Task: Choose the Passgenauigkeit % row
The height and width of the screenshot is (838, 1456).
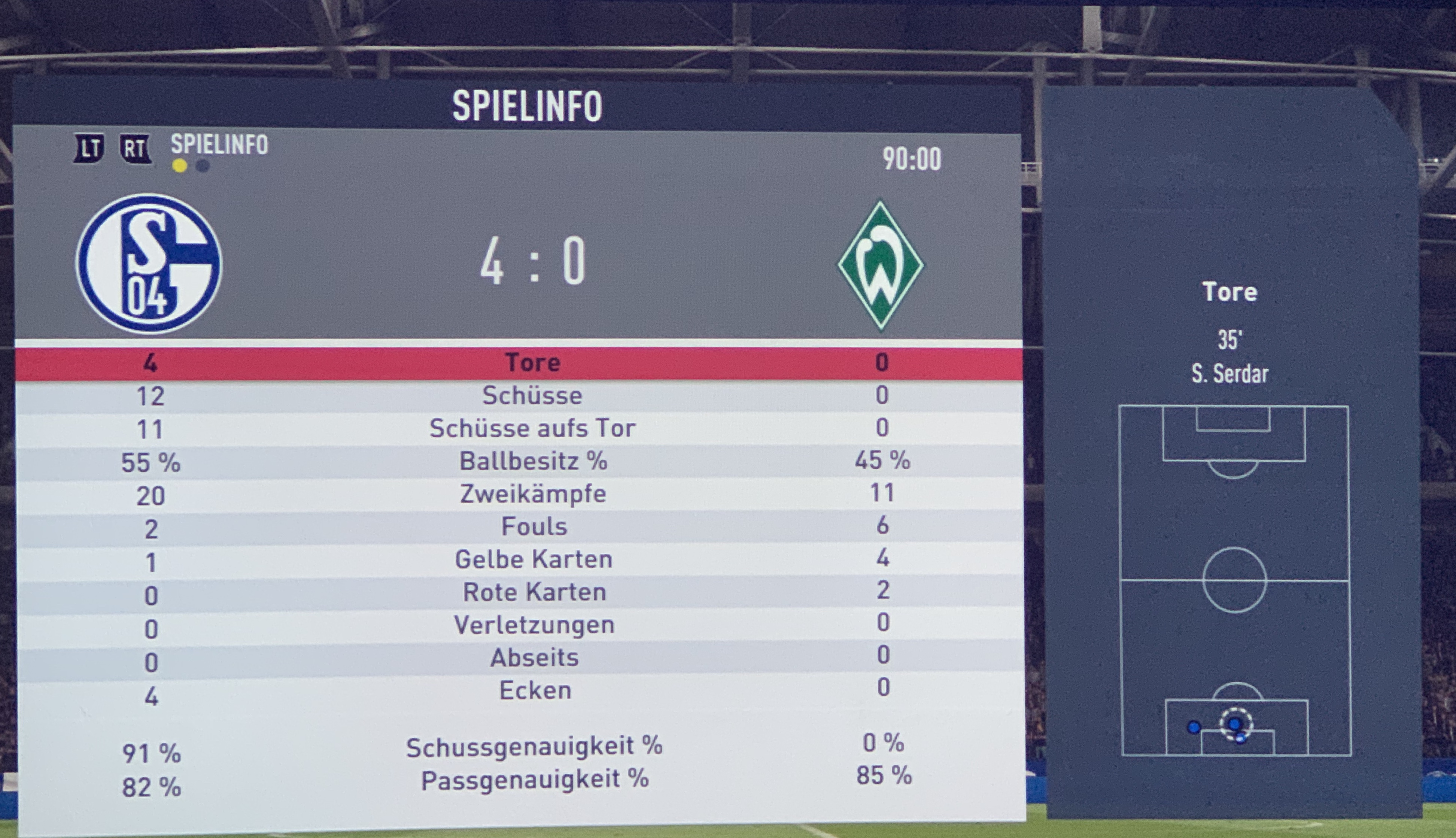Action: click(535, 780)
